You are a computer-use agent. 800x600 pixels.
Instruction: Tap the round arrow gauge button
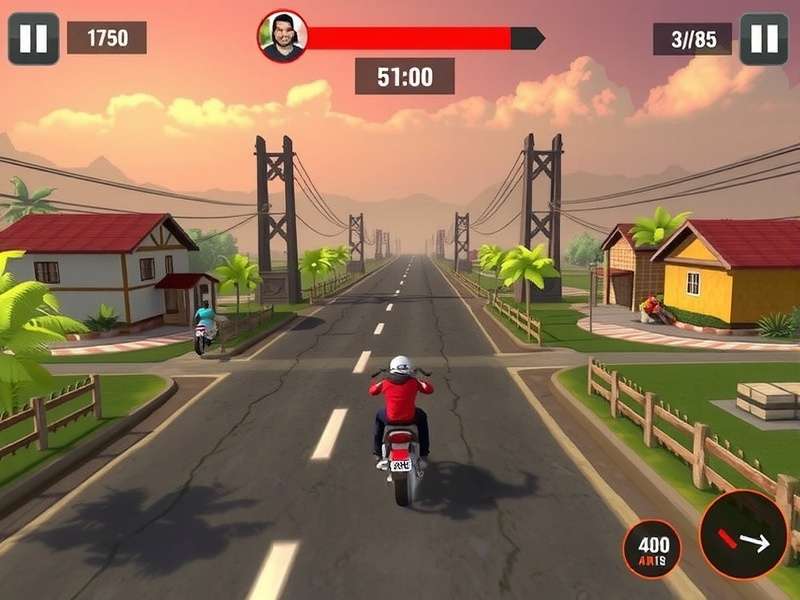[x=743, y=535]
